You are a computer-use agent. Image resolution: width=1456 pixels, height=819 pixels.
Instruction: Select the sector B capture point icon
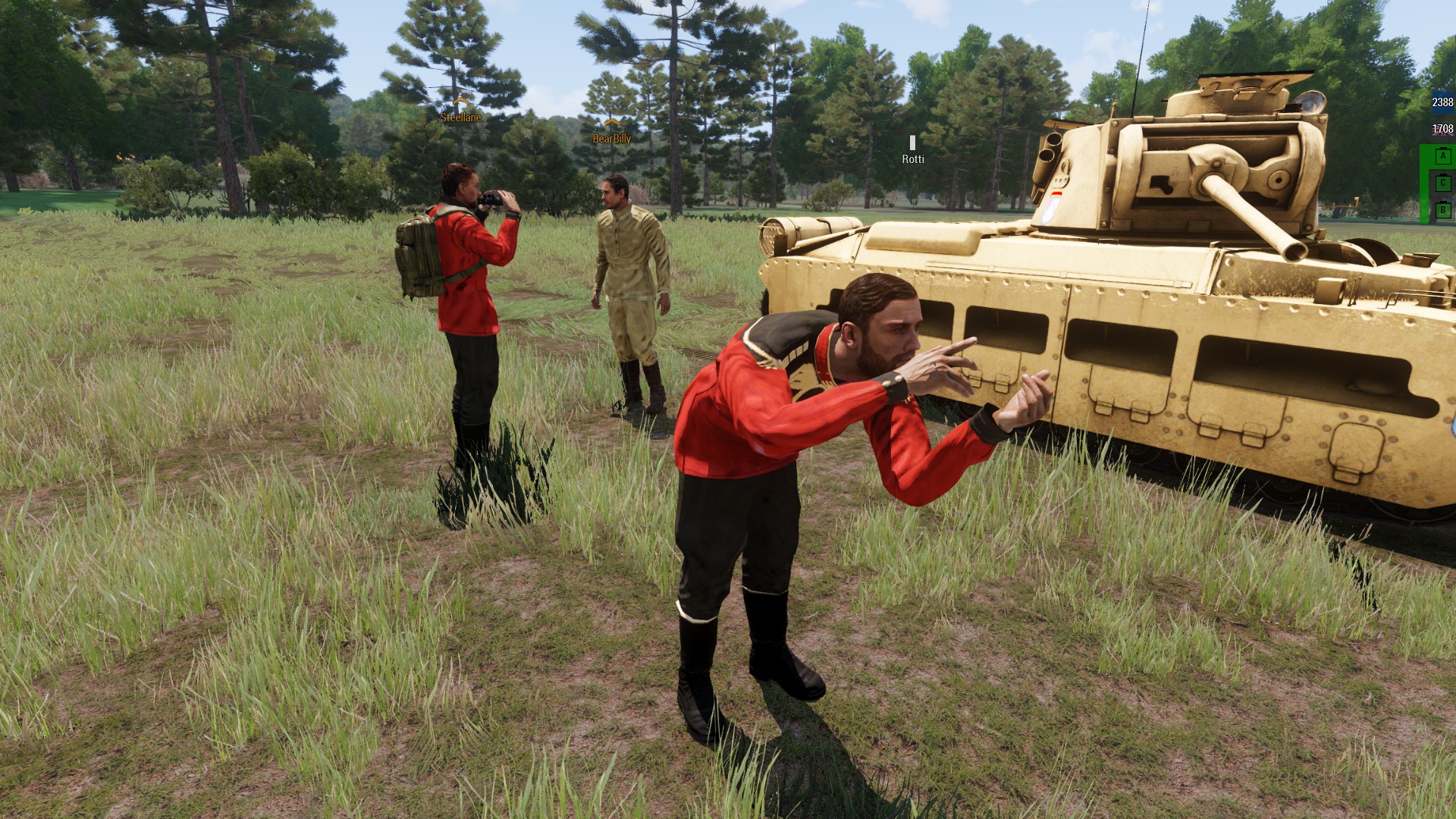tap(1442, 209)
